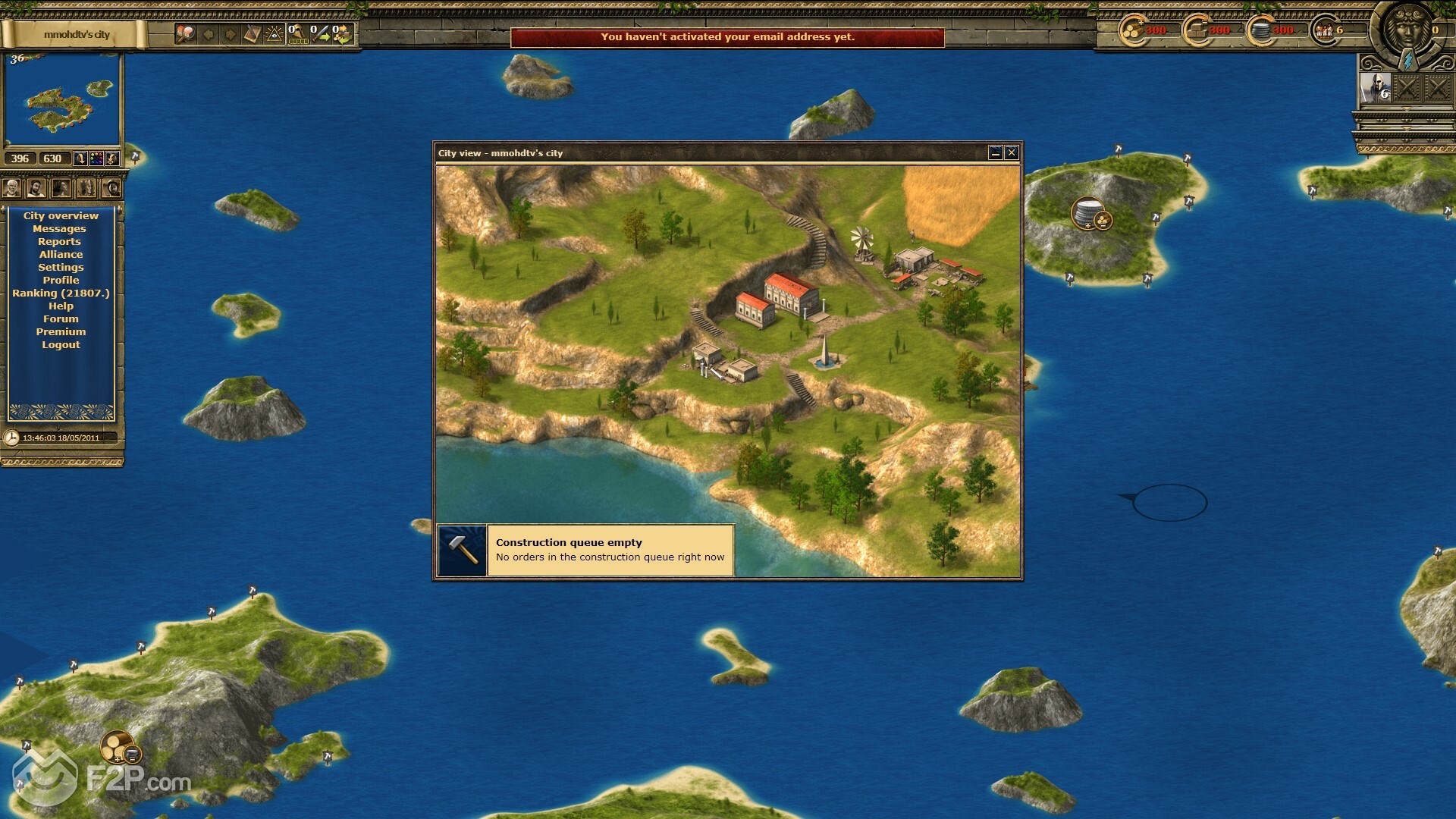Show the Ranking list
Screen dimensions: 1456x819
coord(61,293)
